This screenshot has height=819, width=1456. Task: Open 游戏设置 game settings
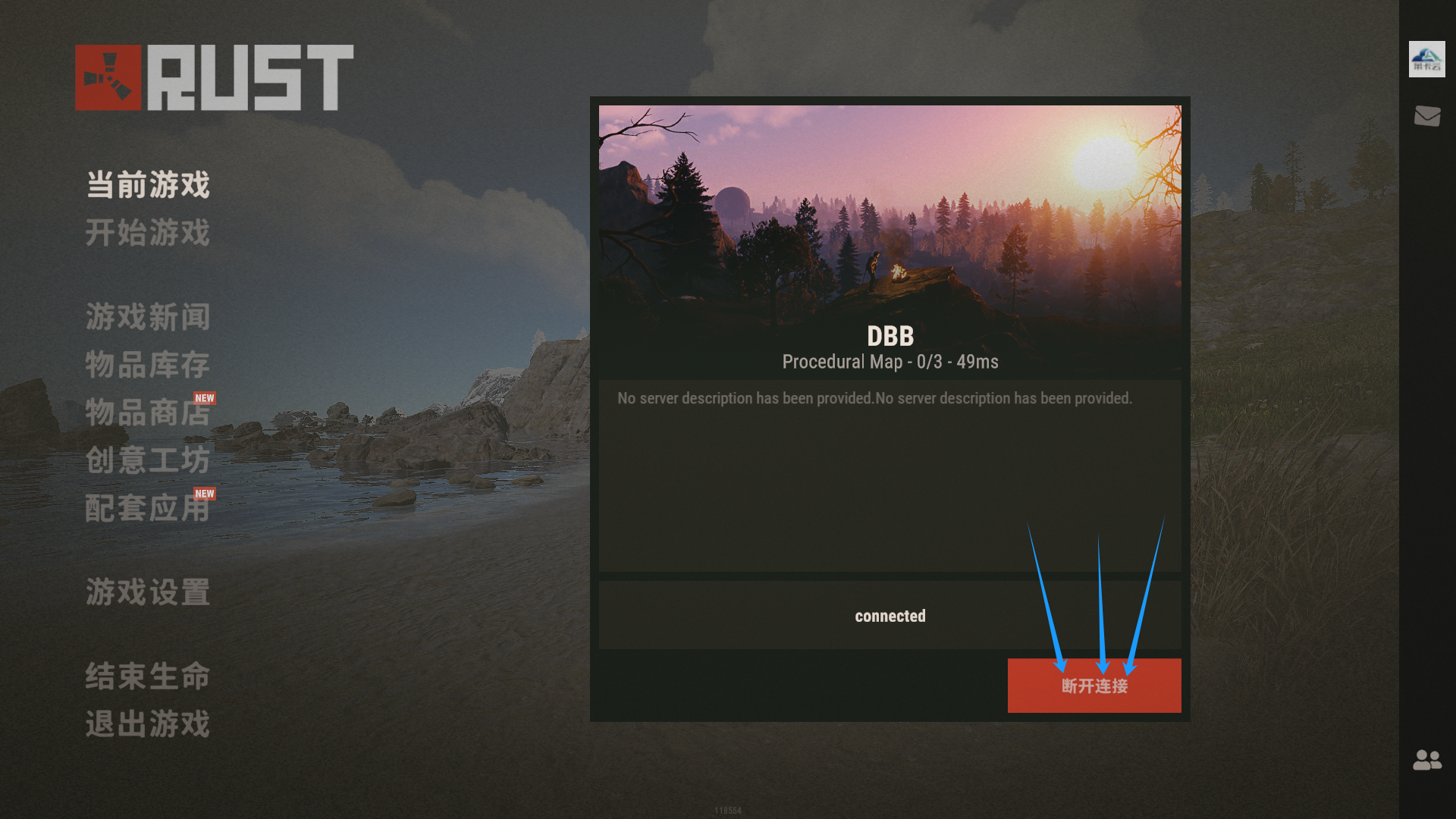coord(148,592)
